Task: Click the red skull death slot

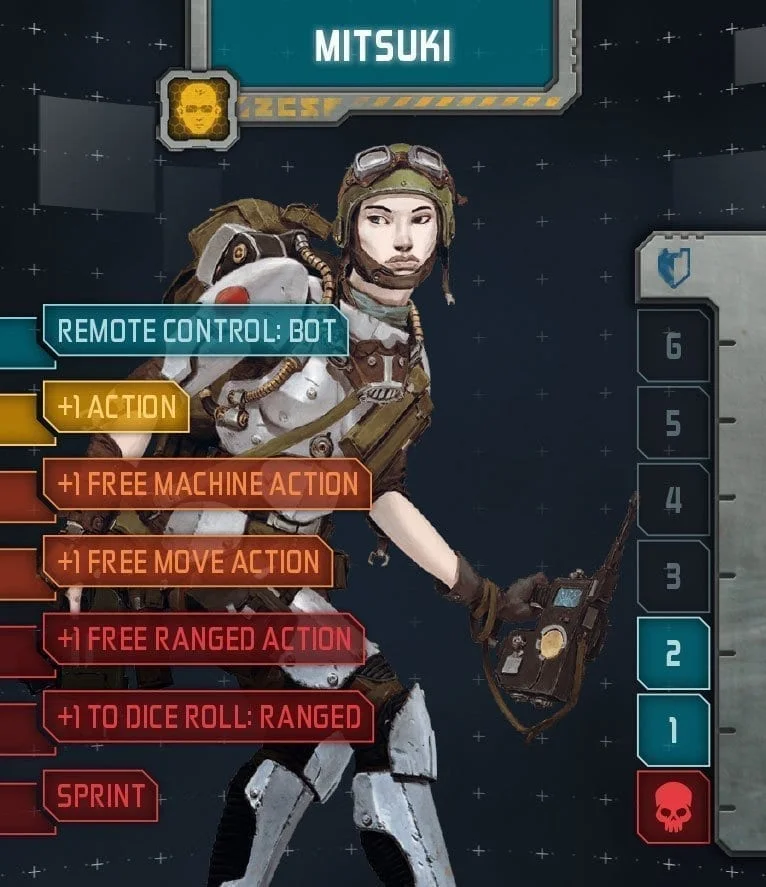Action: [x=673, y=808]
